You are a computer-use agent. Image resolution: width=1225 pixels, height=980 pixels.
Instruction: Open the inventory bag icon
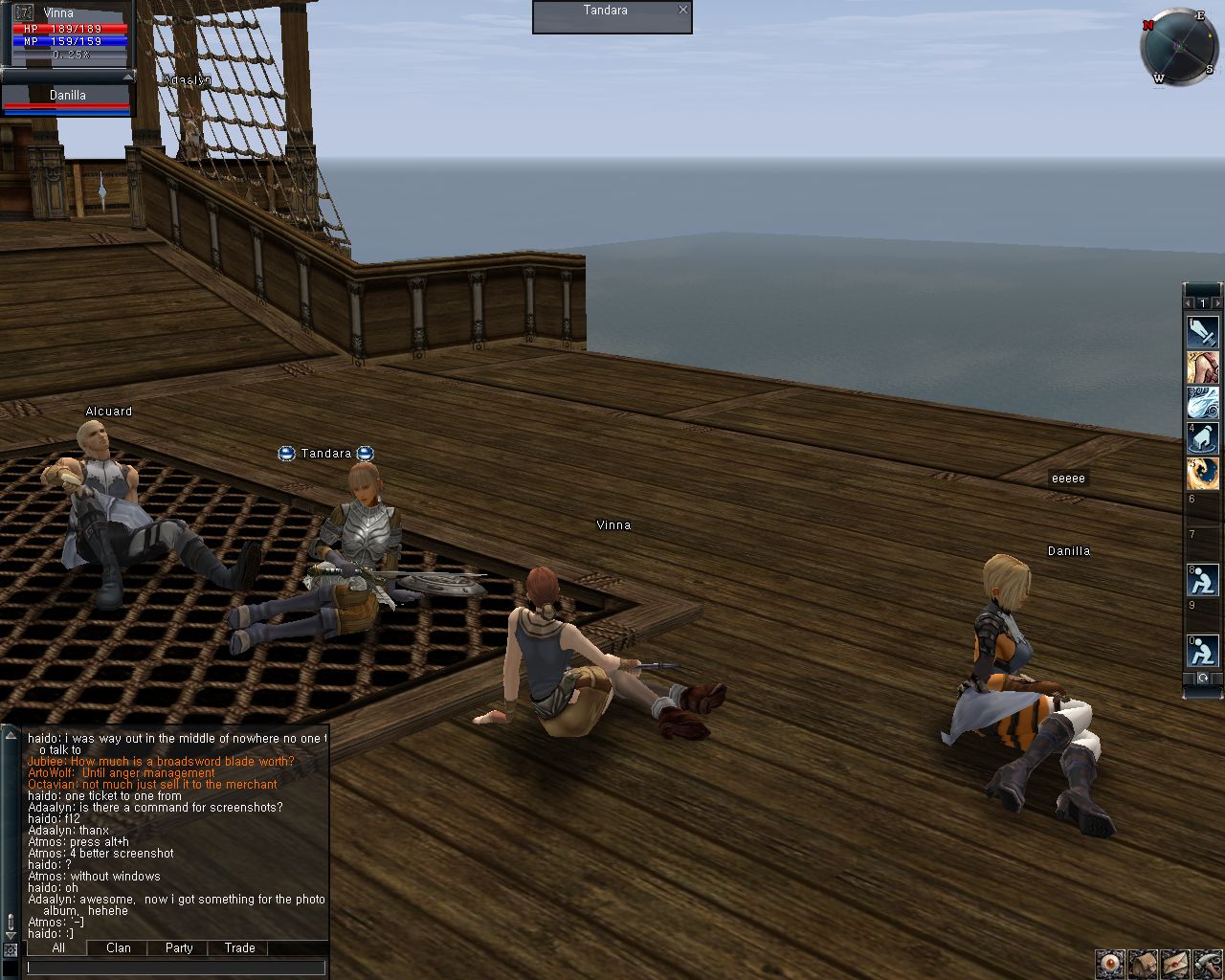click(x=1143, y=963)
